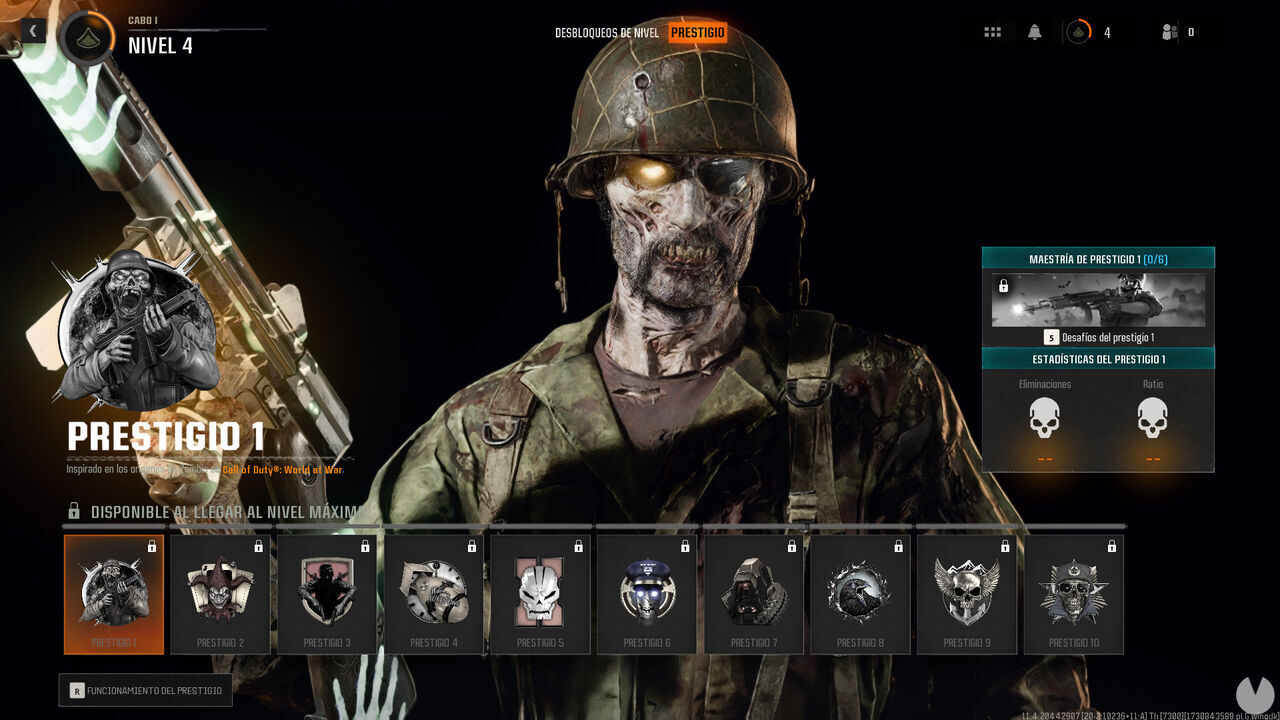Open Estadísticas del Prestigio 1 section header

click(1098, 357)
